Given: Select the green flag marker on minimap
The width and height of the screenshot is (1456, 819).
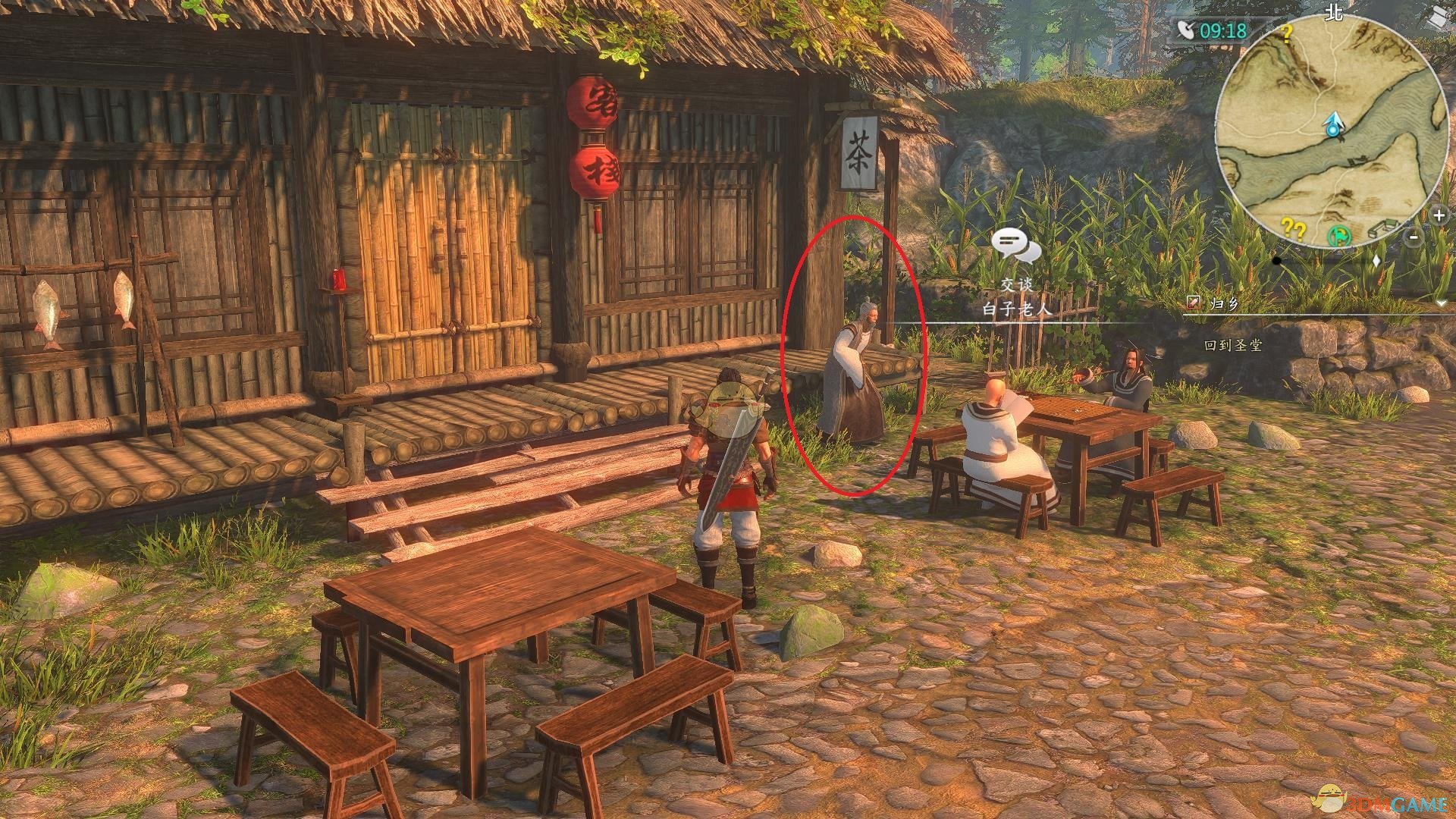Looking at the screenshot, I should [1338, 236].
